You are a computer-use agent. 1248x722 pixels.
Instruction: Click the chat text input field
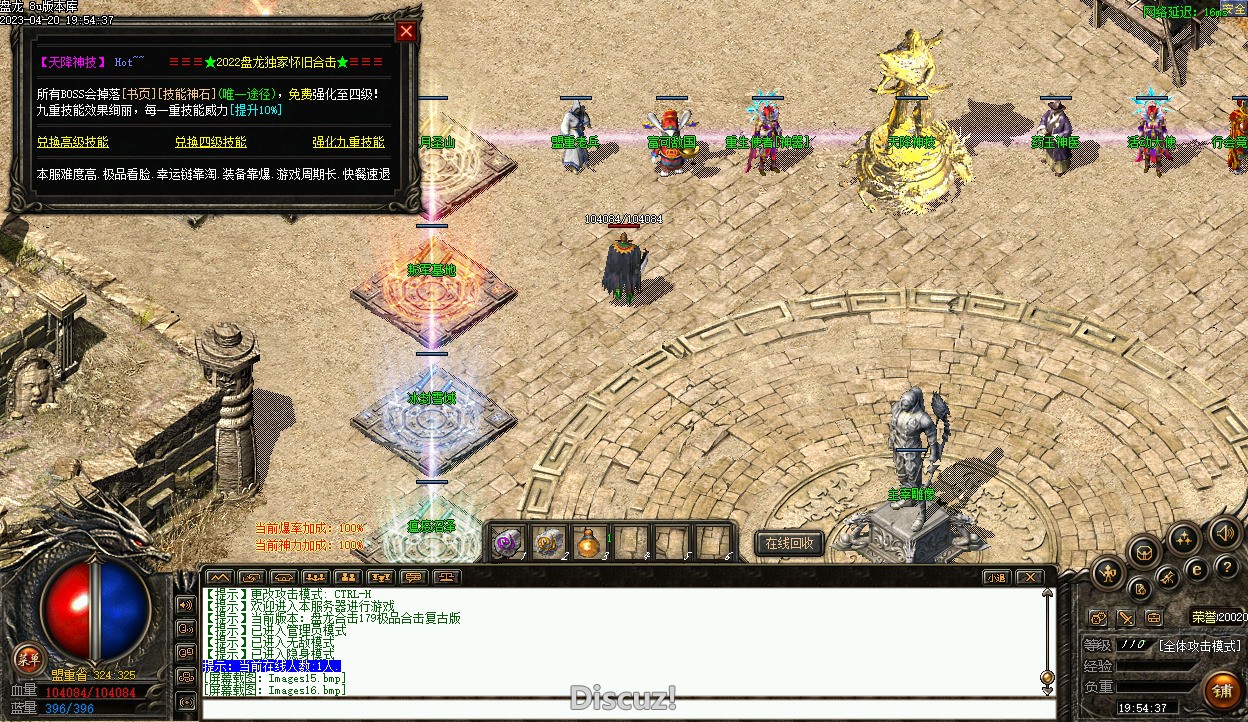620,709
